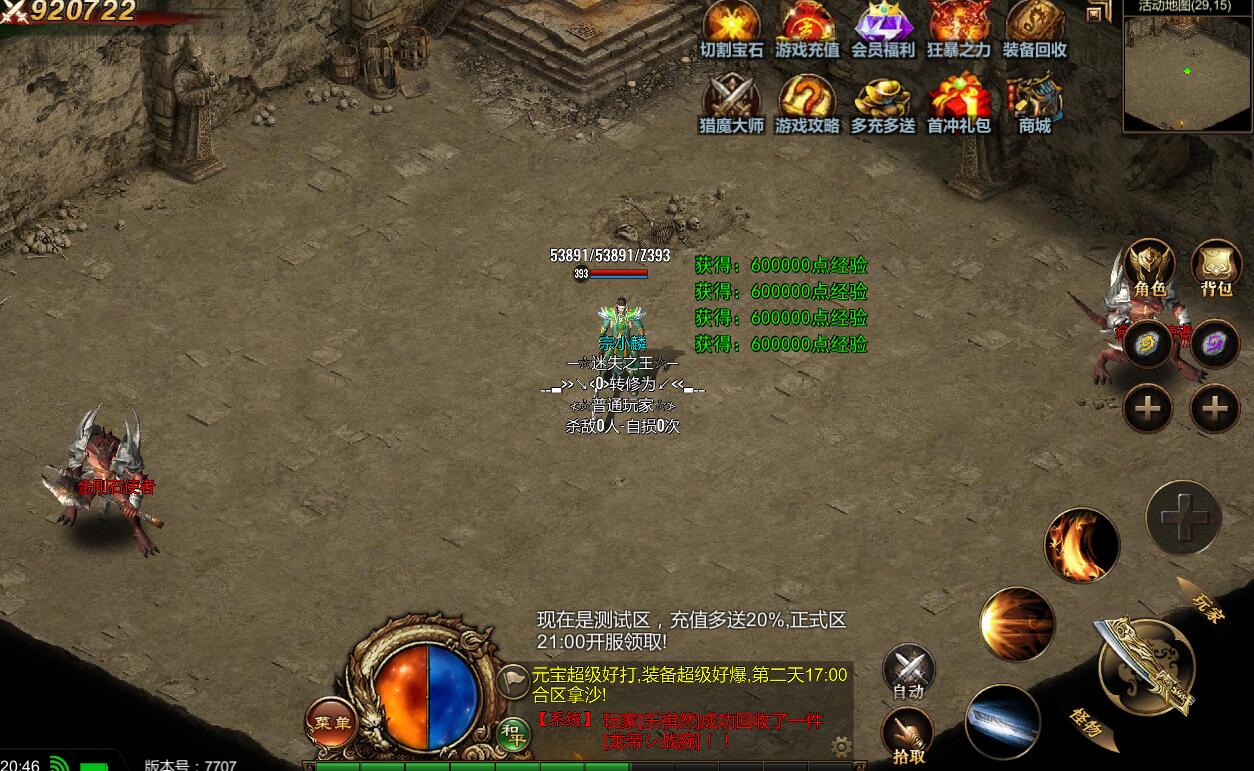Open the 游戏攻略 game guide
The height and width of the screenshot is (771, 1254).
tap(807, 103)
